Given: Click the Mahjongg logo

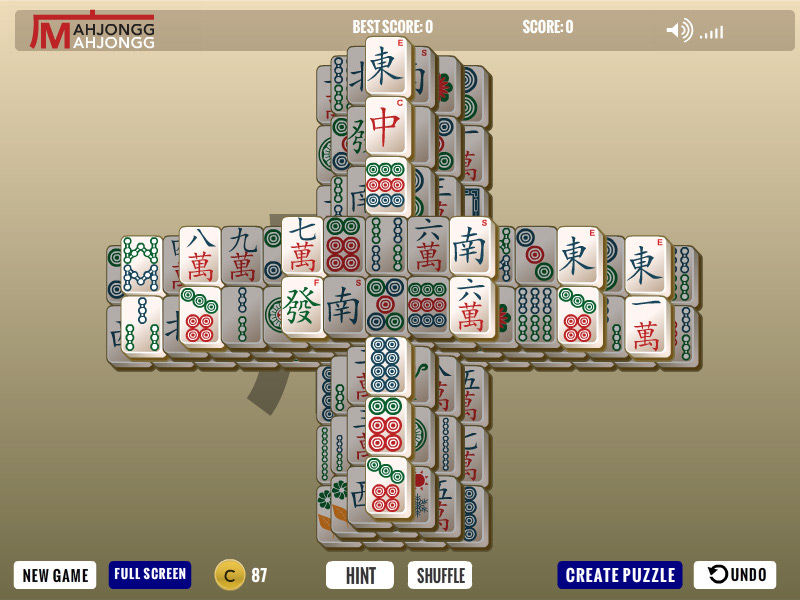Looking at the screenshot, I should pos(93,31).
